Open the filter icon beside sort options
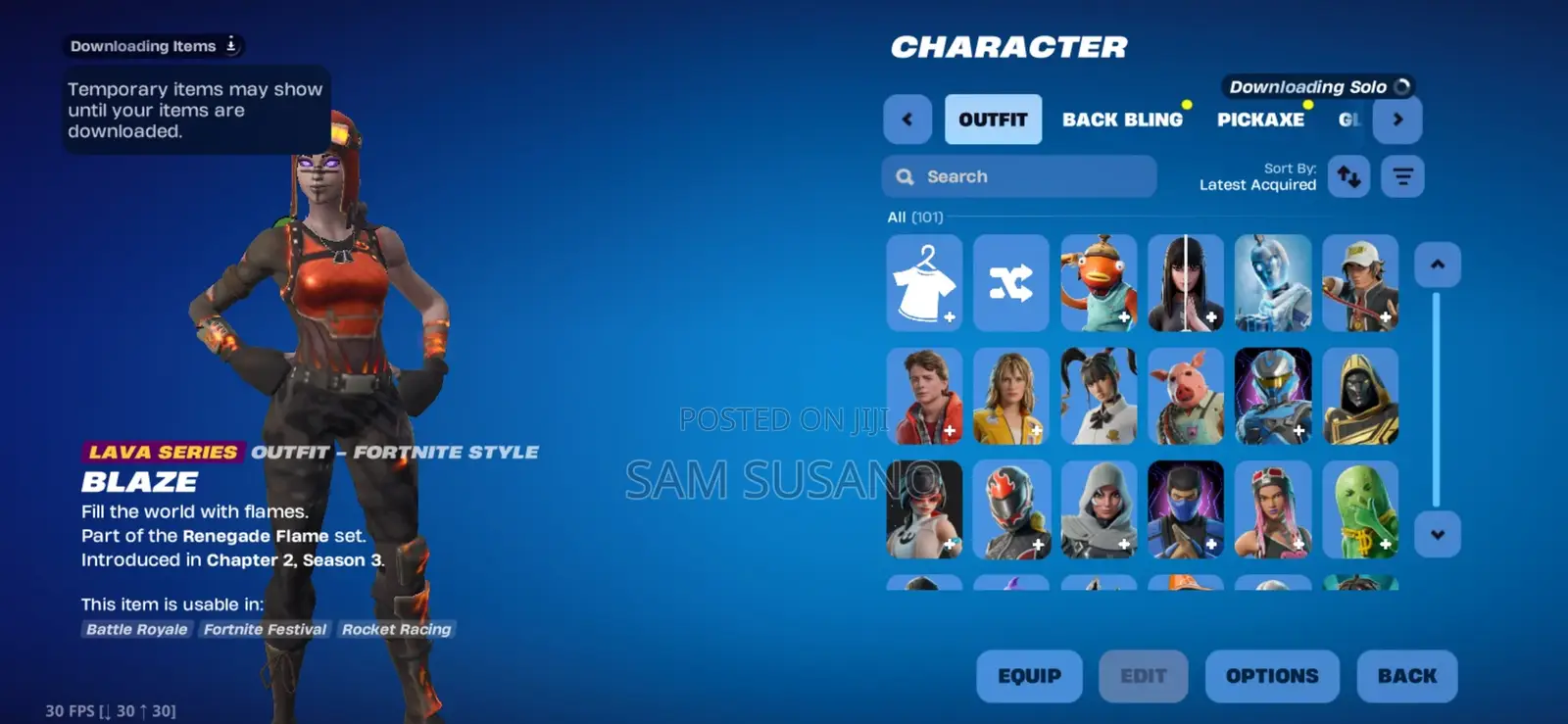 1402,177
